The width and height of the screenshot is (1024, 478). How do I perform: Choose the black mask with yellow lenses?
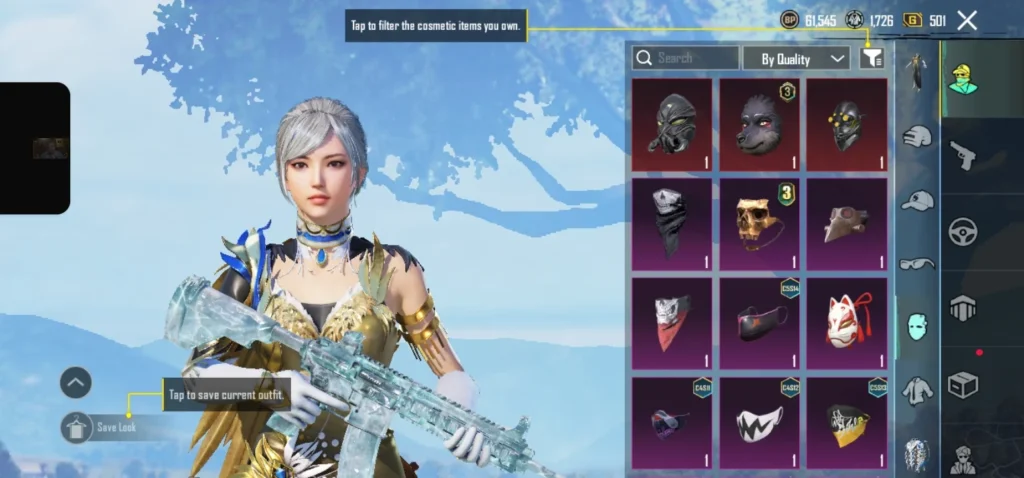[846, 125]
